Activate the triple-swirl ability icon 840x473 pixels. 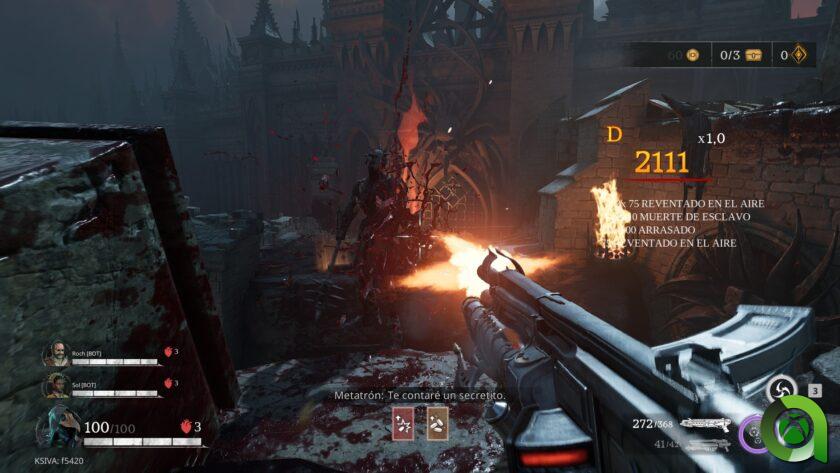click(780, 390)
